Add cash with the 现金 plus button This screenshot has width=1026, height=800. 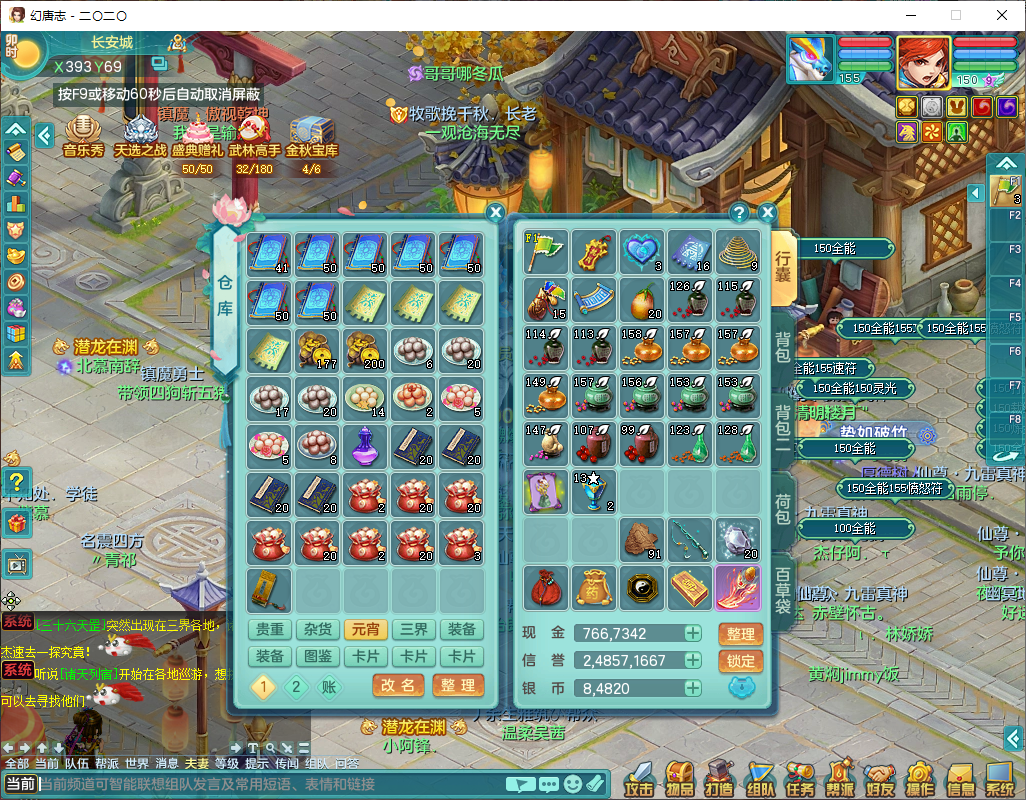pyautogui.click(x=692, y=633)
